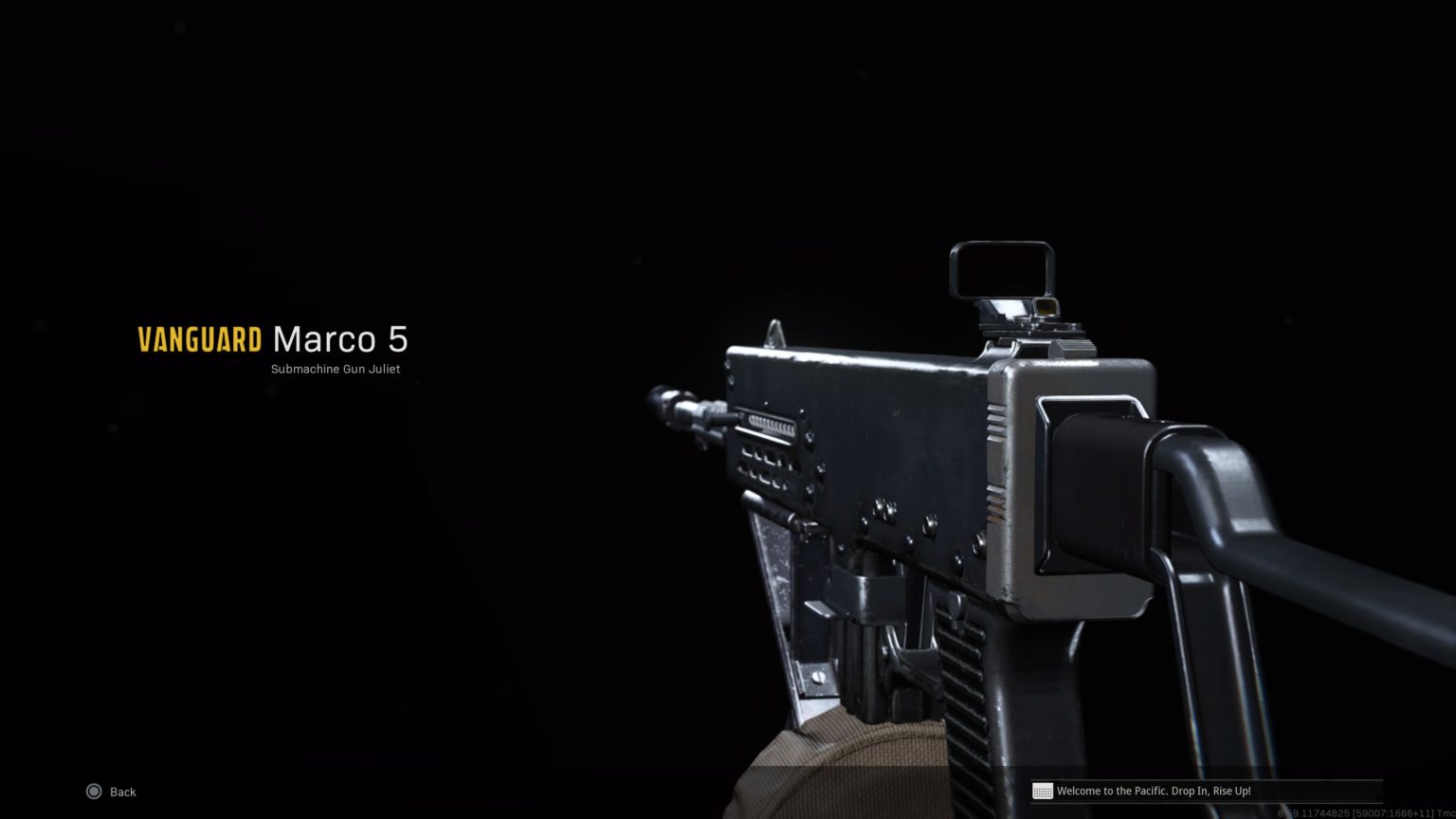Select the circular Back button icon
Image resolution: width=1456 pixels, height=819 pixels.
(94, 792)
